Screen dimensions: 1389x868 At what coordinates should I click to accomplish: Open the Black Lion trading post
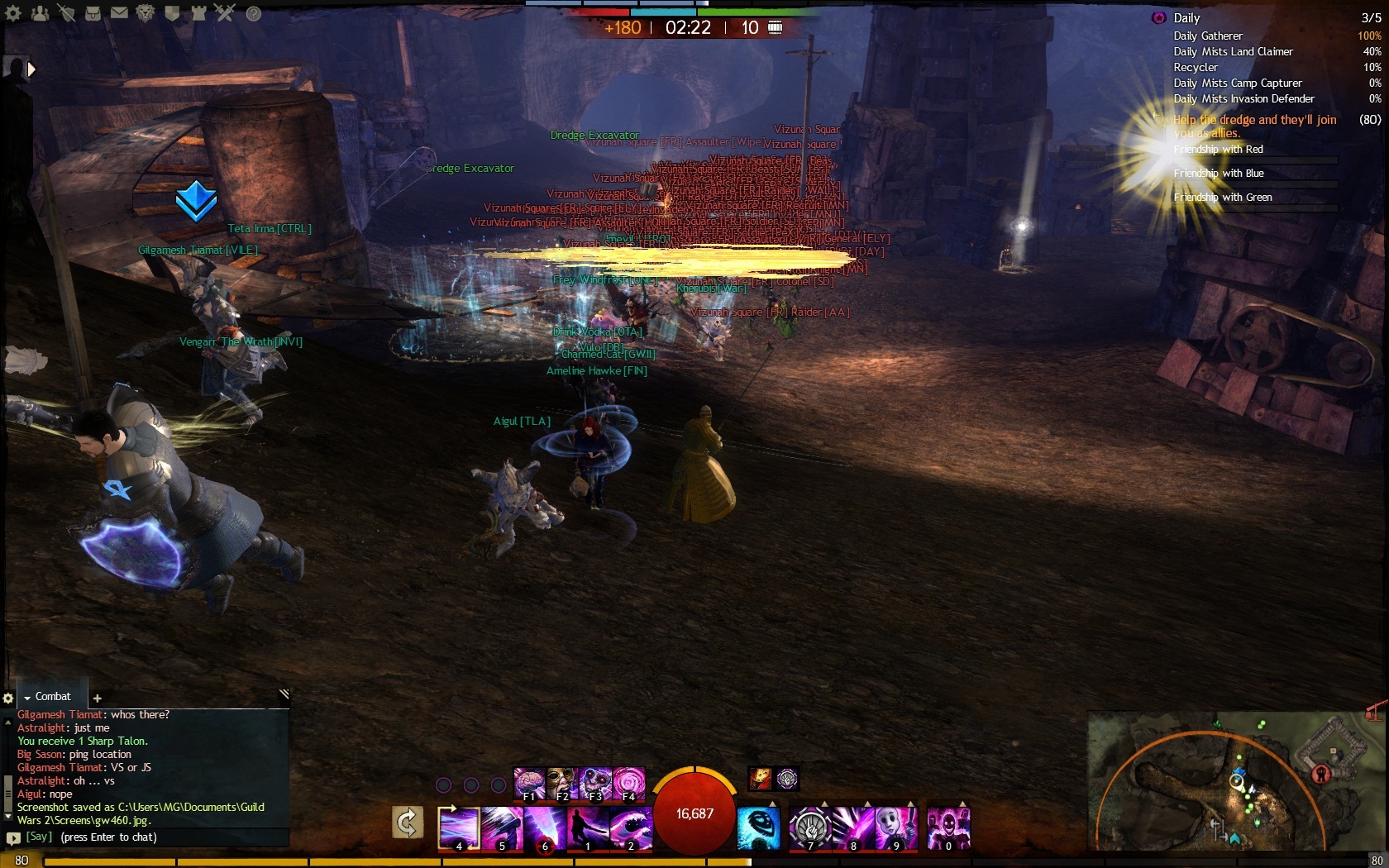pos(146,13)
